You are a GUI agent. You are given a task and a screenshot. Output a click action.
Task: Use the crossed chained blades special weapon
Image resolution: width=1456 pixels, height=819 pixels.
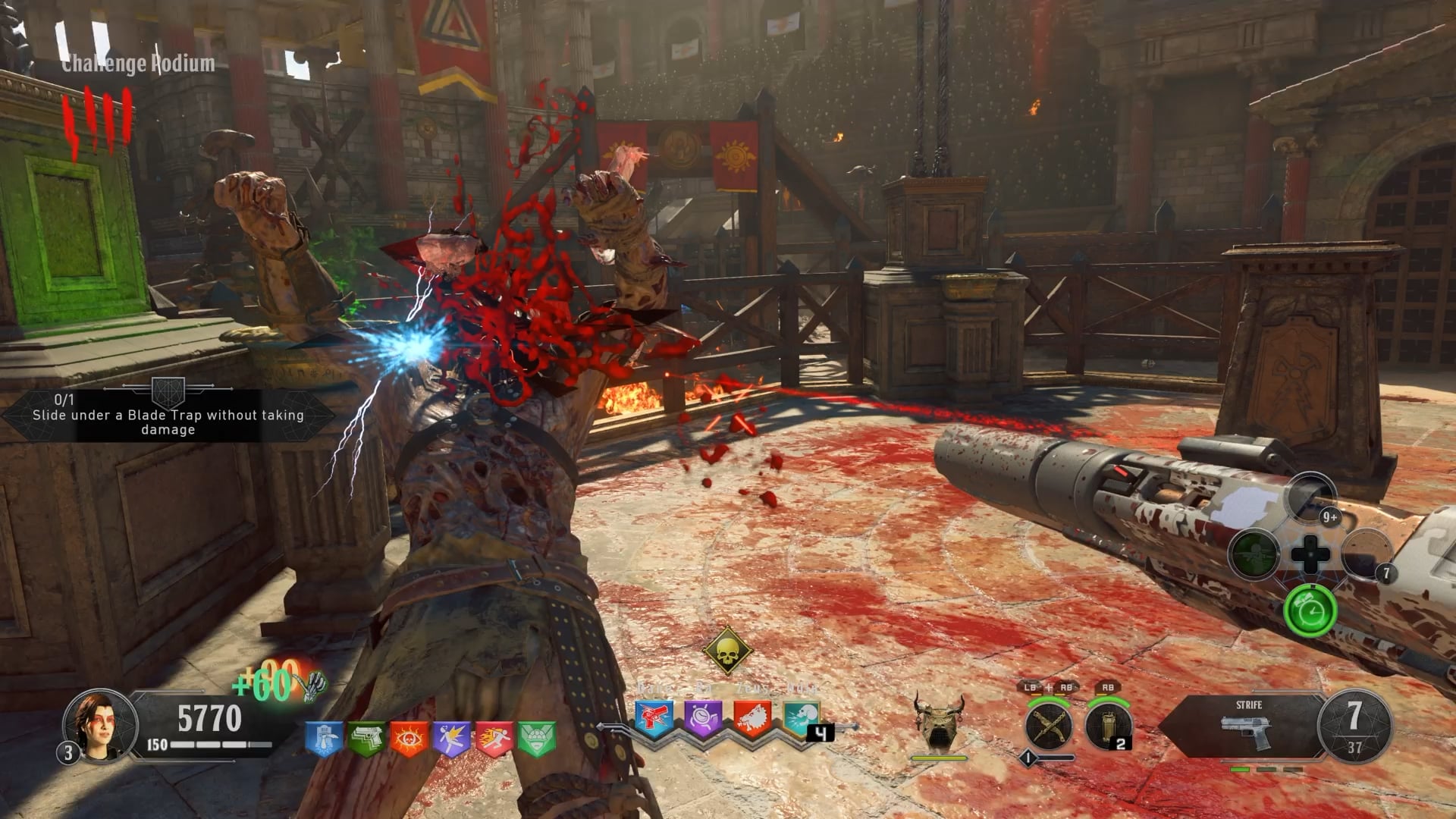pos(1049,726)
